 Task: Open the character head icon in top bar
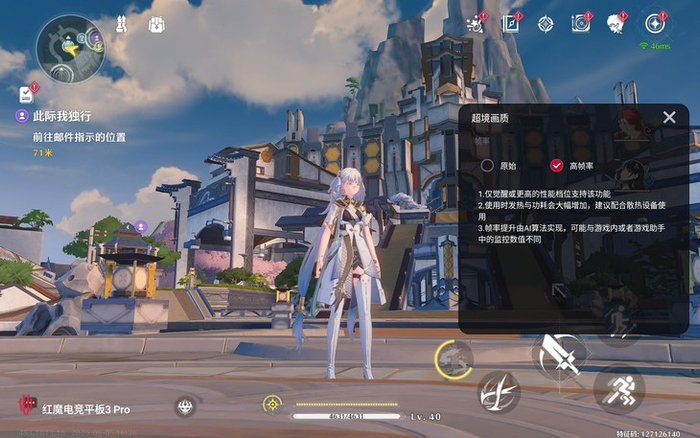(x=617, y=24)
